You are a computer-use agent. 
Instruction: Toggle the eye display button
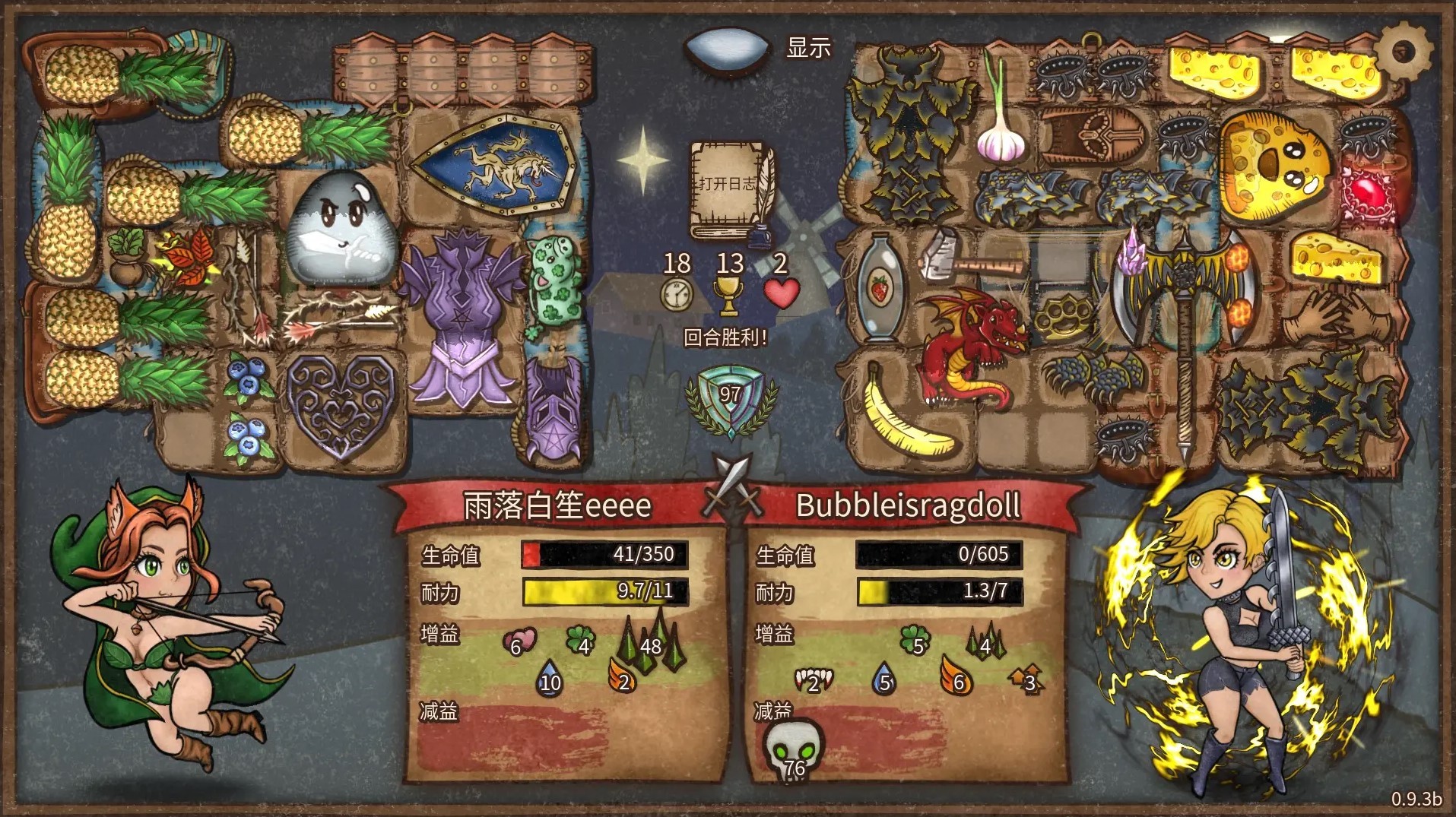722,49
